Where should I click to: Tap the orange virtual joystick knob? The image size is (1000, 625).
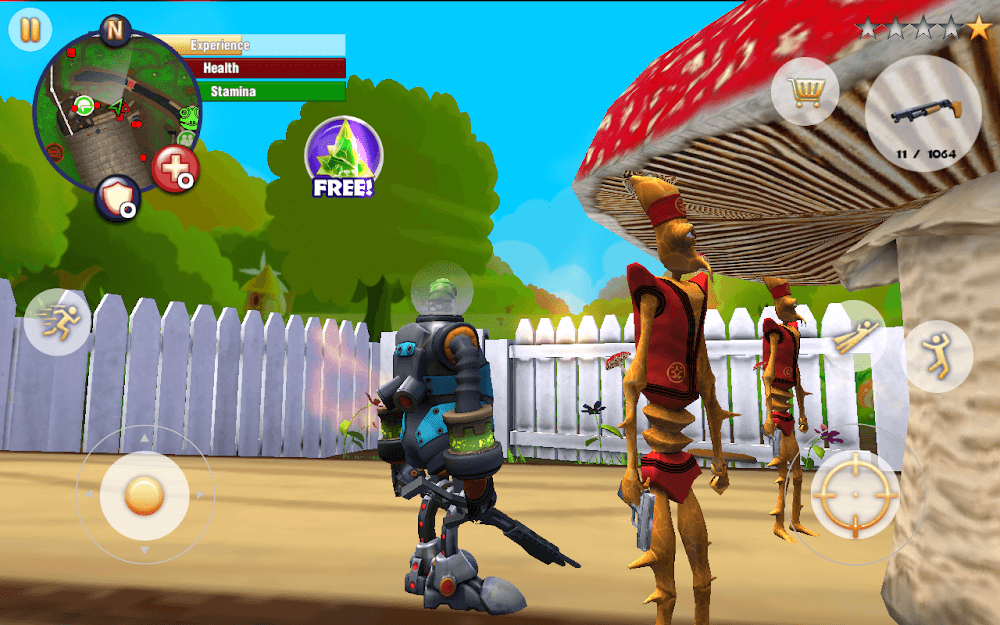pyautogui.click(x=145, y=494)
